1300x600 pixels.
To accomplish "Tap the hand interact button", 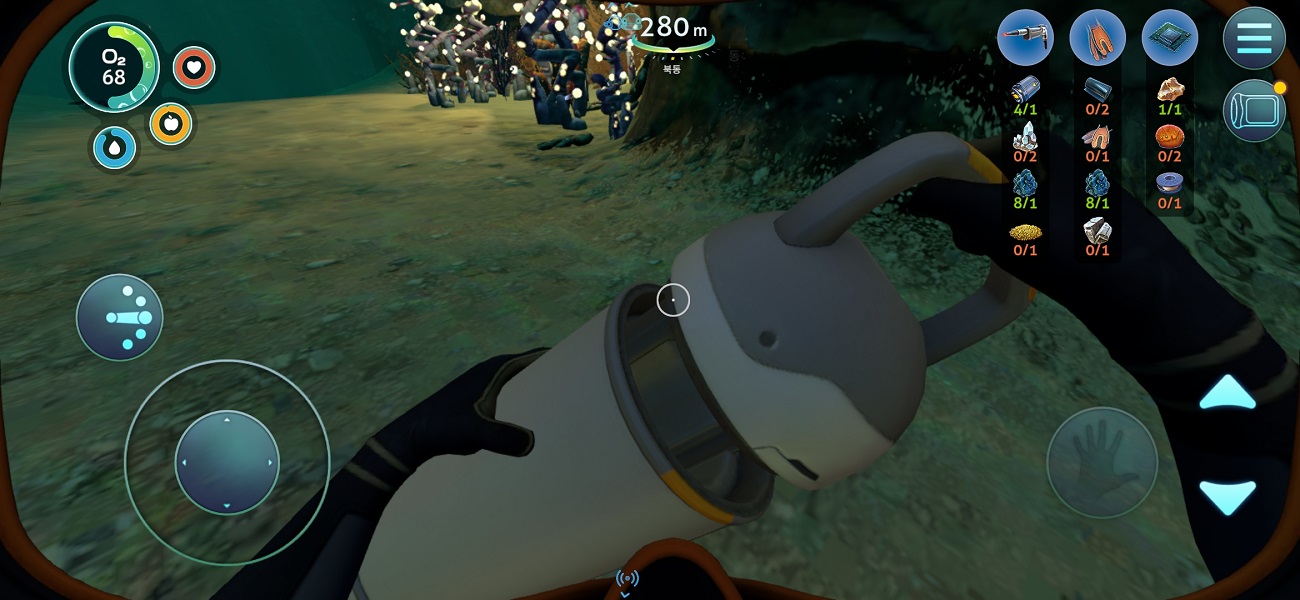I will 1102,462.
